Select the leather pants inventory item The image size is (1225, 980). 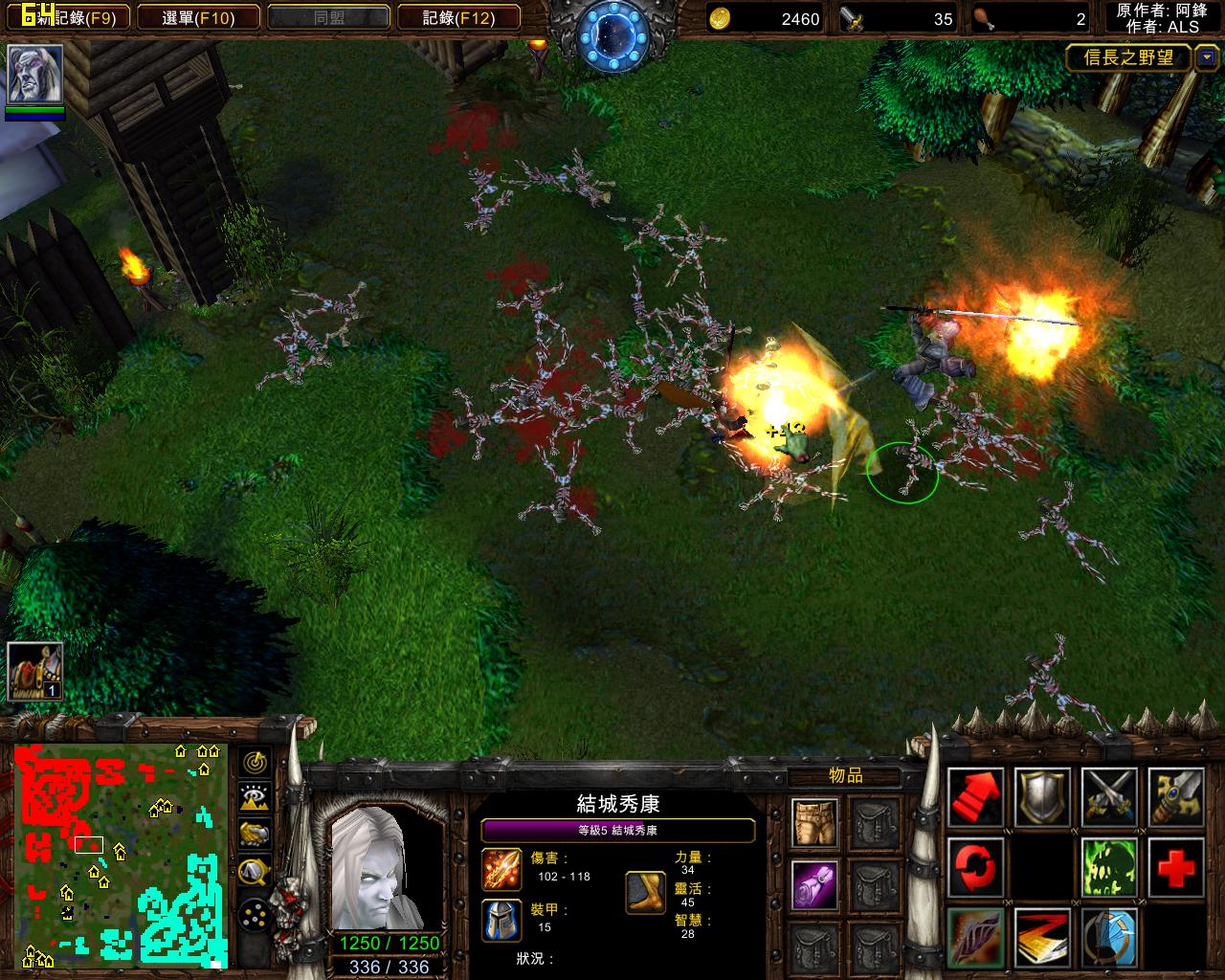(814, 822)
